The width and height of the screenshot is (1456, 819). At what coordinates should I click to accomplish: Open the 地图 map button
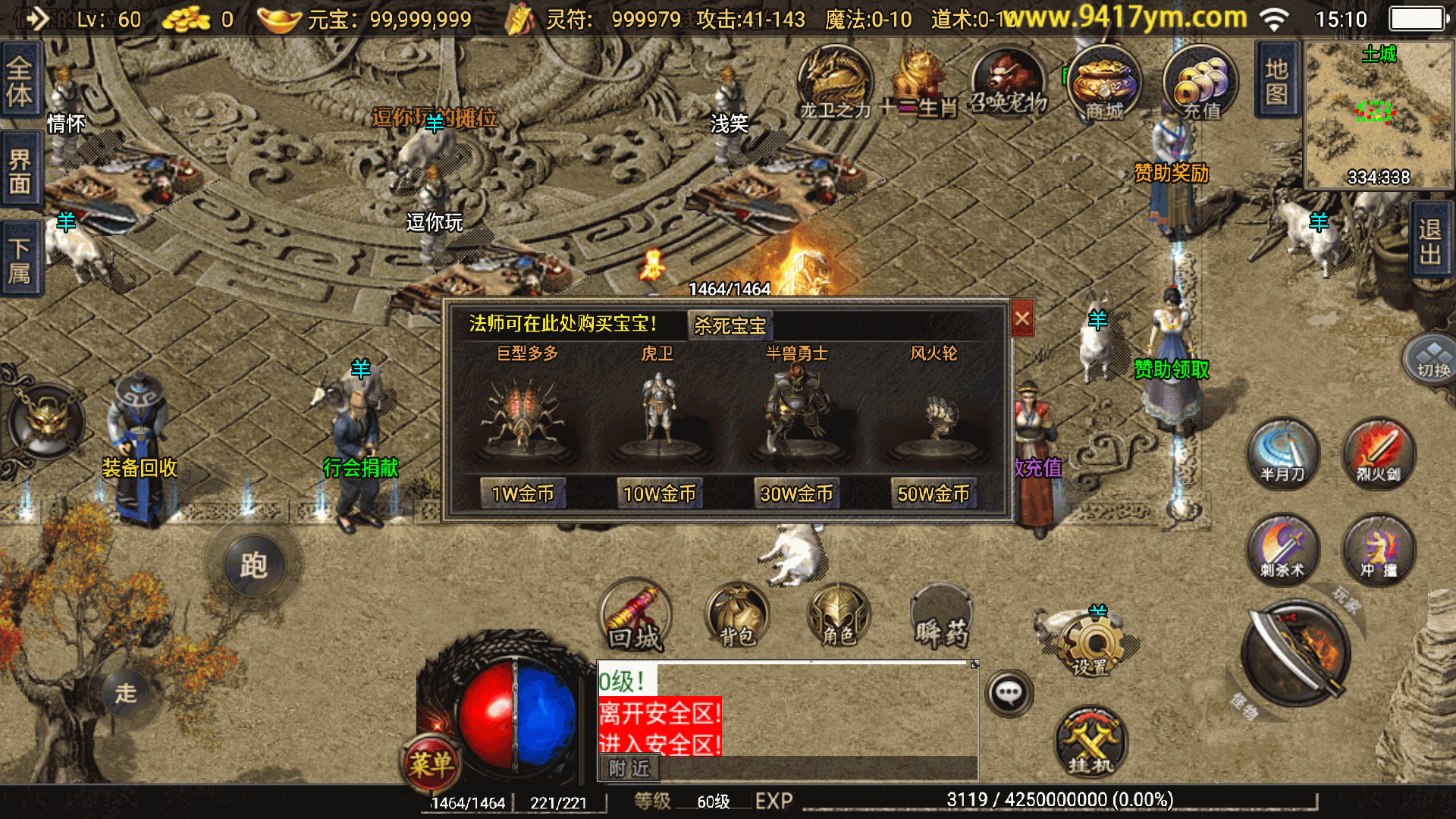point(1277,80)
